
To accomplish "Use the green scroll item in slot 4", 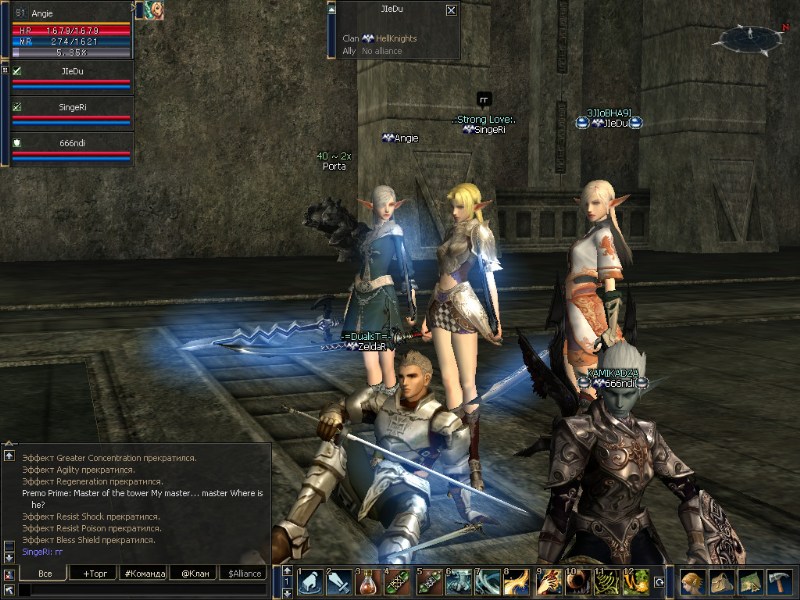I will pos(398,581).
